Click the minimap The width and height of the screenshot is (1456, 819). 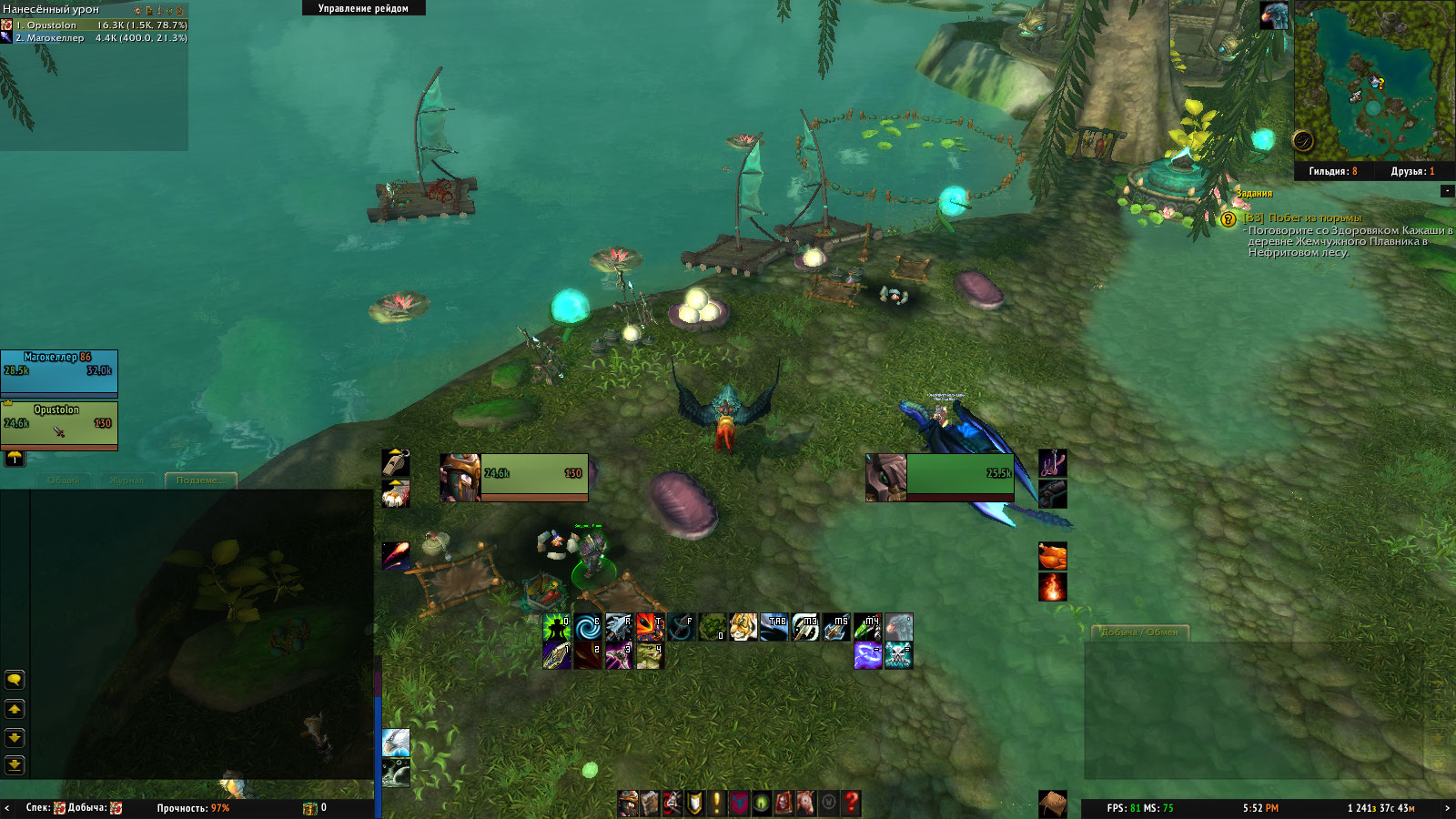click(1372, 80)
